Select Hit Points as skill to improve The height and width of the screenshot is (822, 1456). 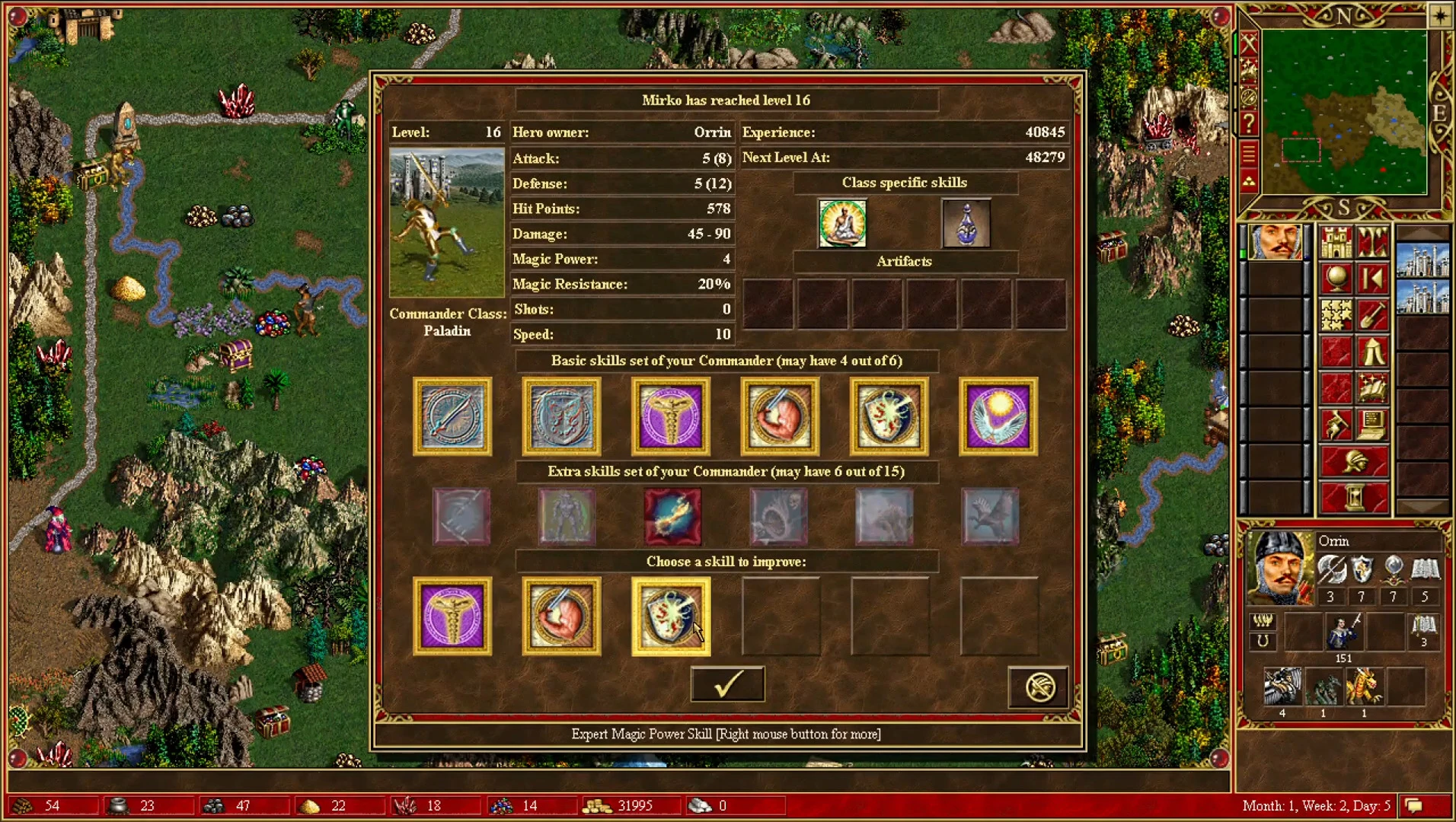562,616
